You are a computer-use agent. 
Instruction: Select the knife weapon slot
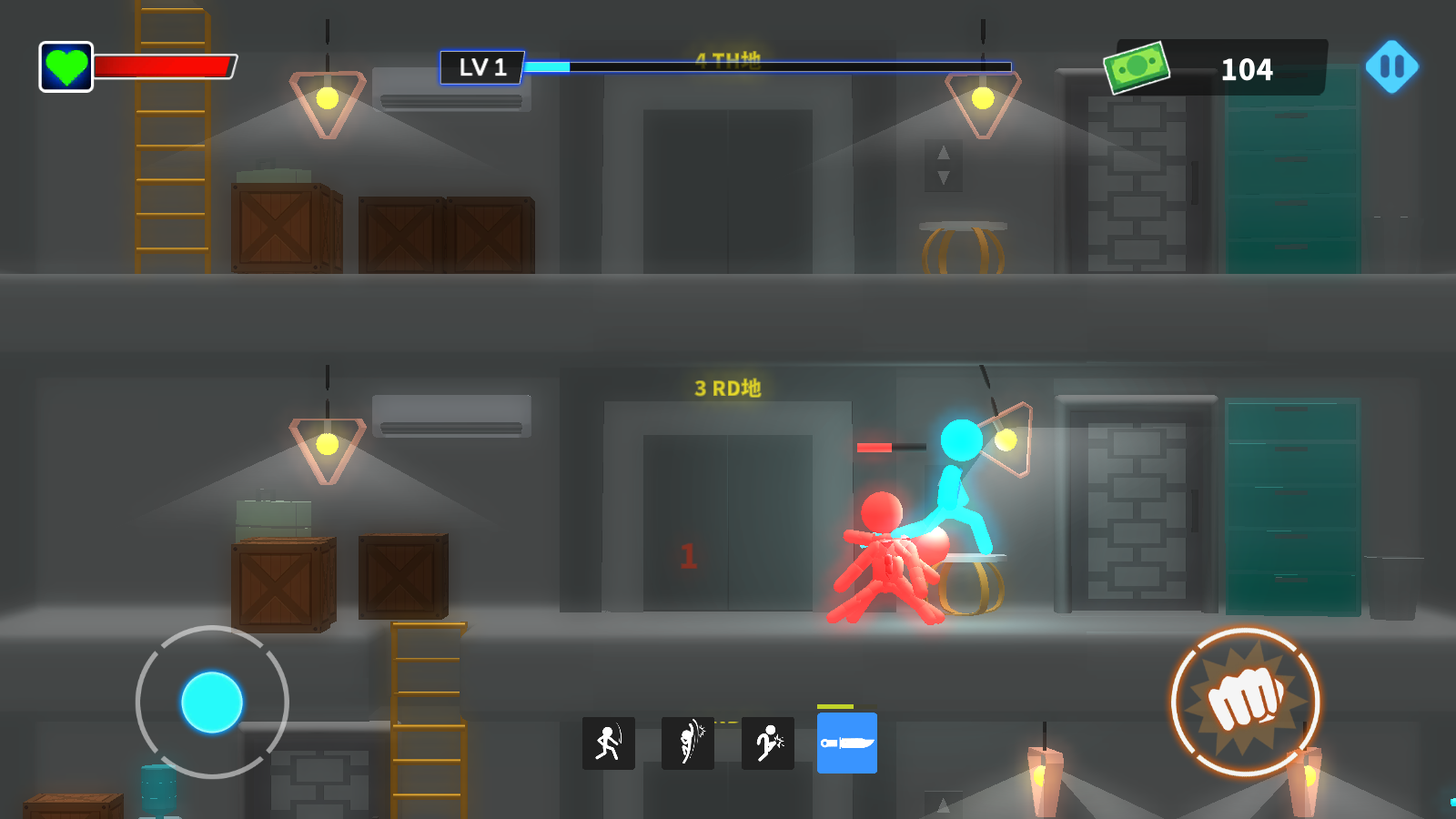[846, 743]
